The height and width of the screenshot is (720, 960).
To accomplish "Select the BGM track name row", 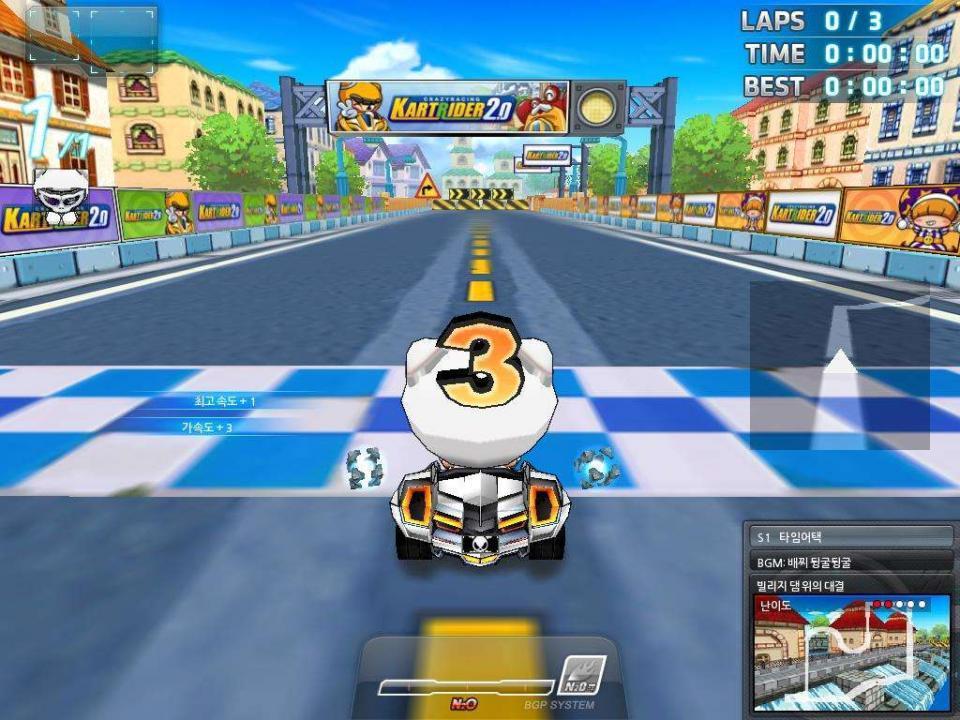I will point(850,562).
